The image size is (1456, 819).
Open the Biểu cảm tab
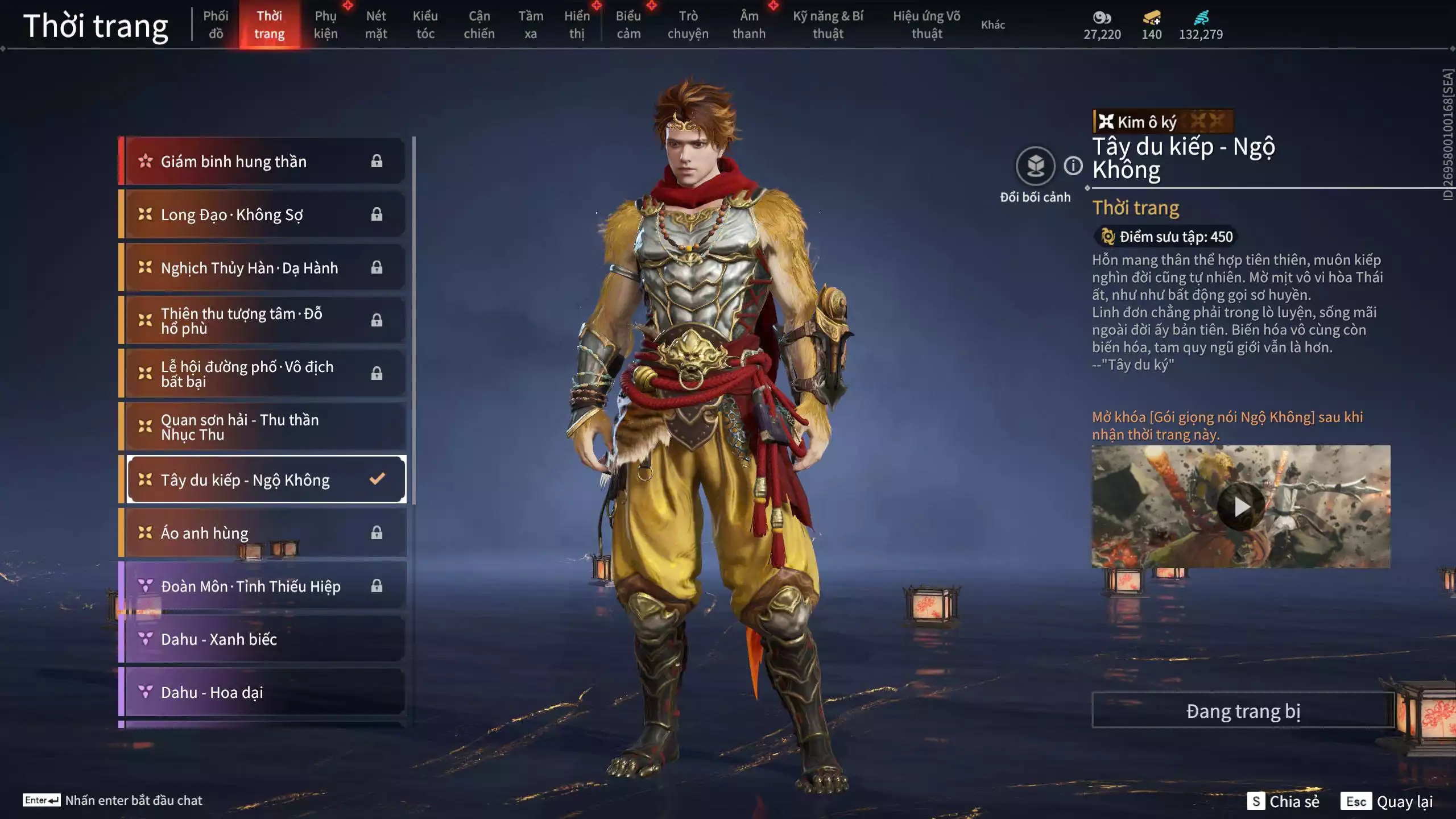pyautogui.click(x=628, y=24)
